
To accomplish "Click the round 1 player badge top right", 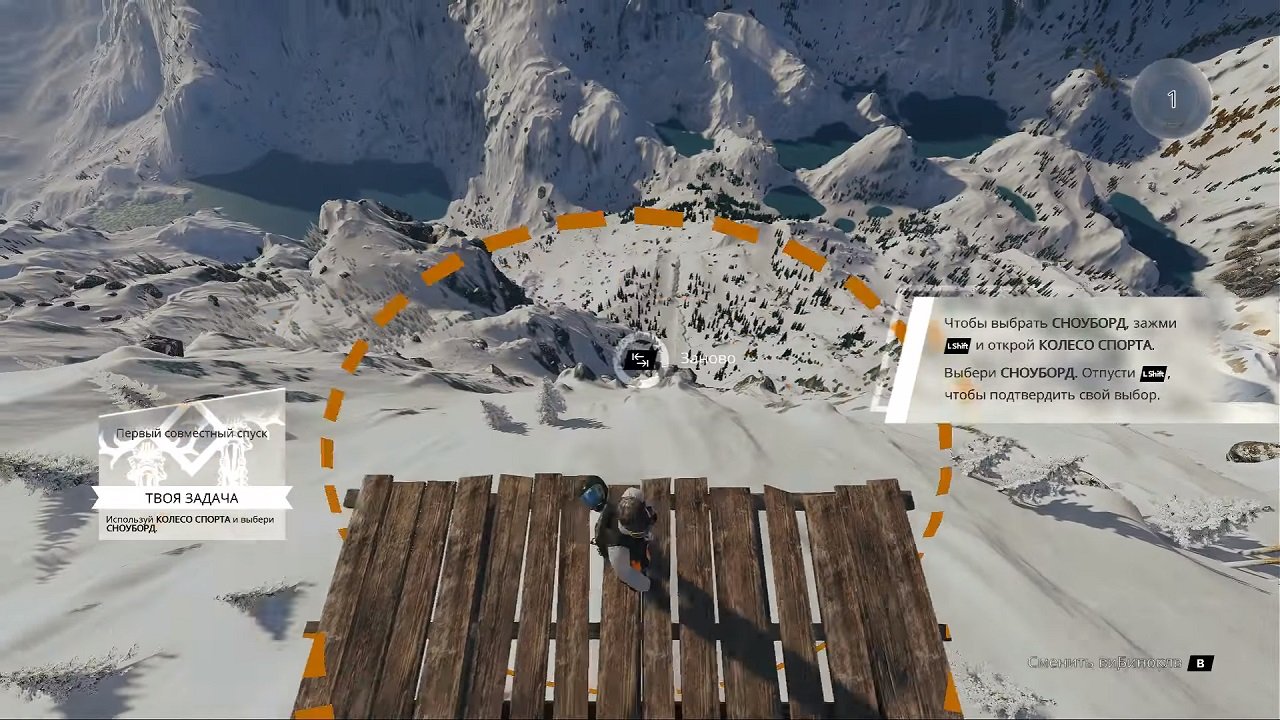I will (1170, 99).
